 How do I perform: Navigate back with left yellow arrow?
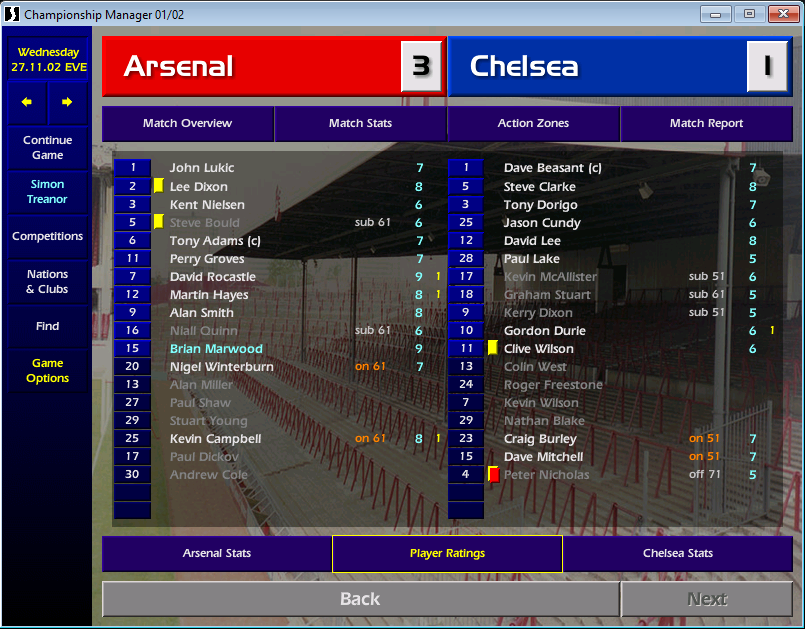[27, 102]
